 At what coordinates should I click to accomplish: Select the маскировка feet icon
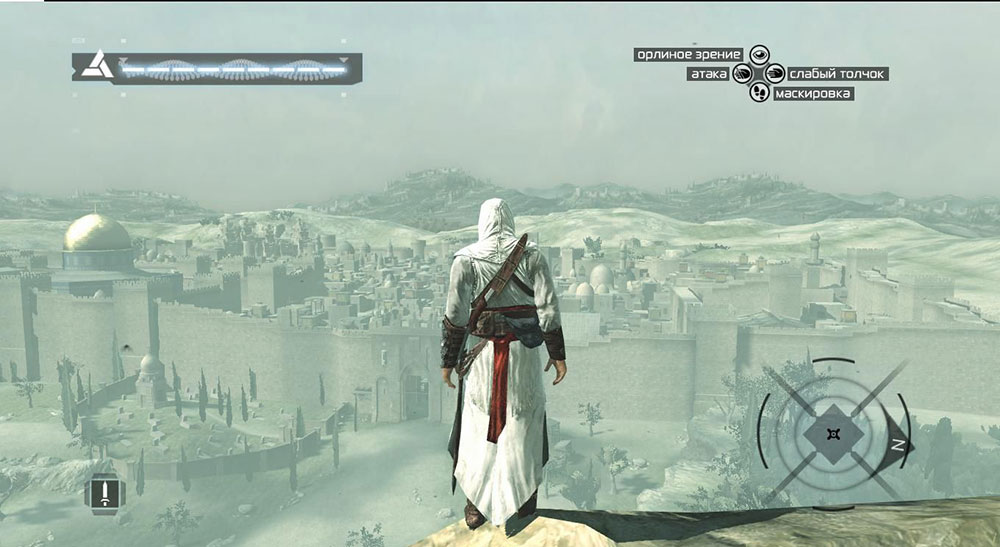coord(759,92)
